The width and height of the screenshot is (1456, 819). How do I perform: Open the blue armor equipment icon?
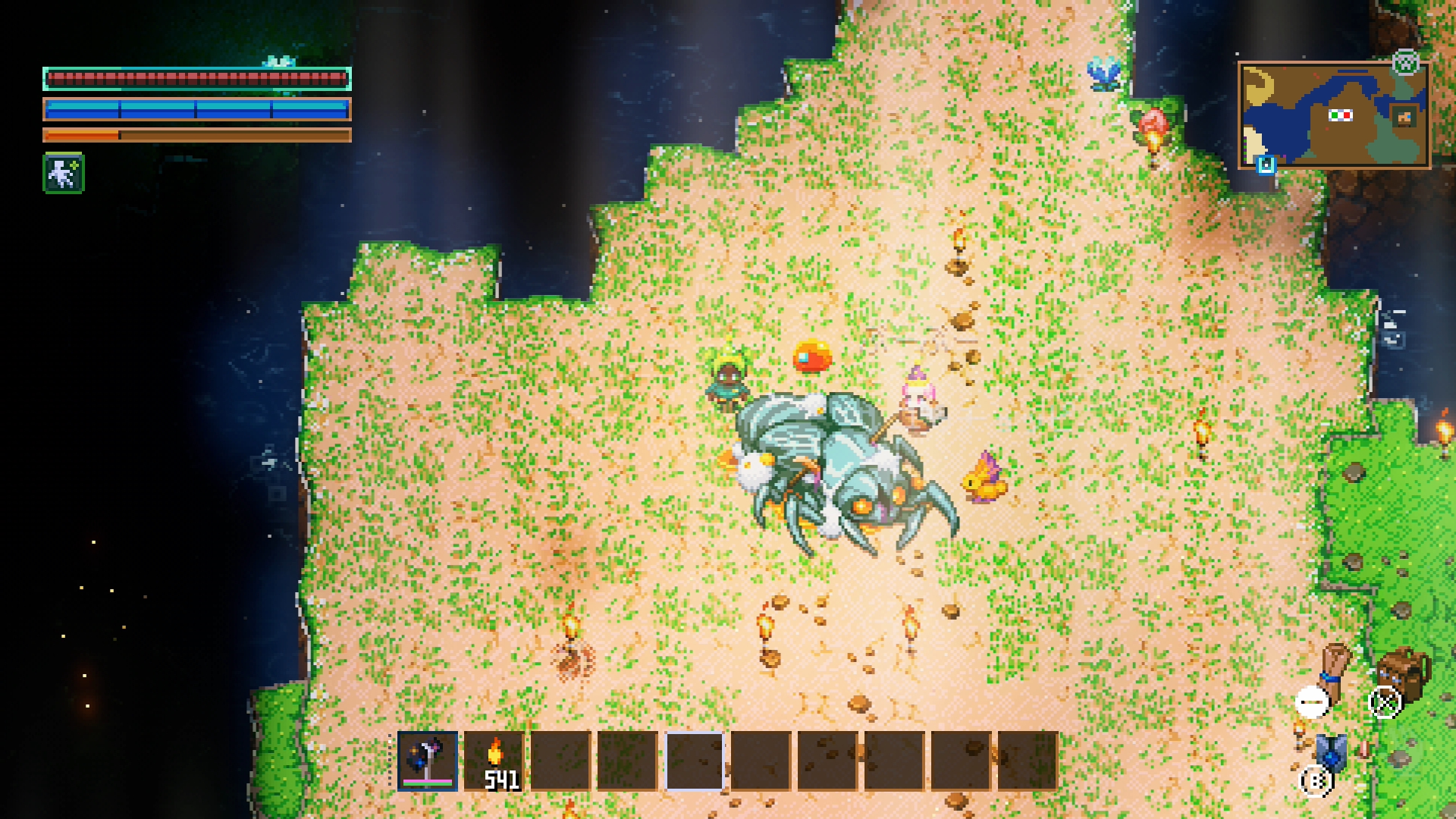1331,752
